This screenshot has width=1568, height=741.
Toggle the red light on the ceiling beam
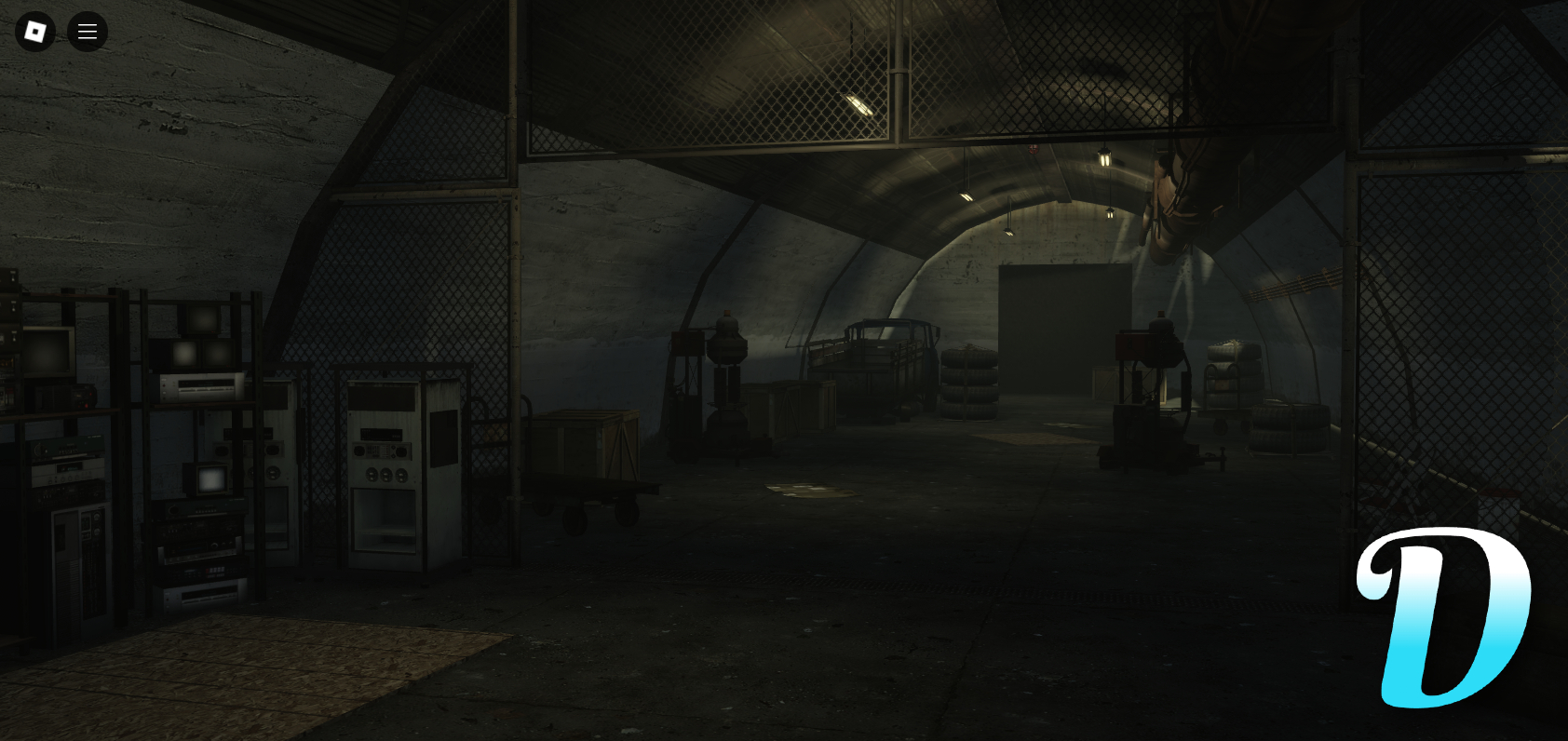click(1034, 147)
